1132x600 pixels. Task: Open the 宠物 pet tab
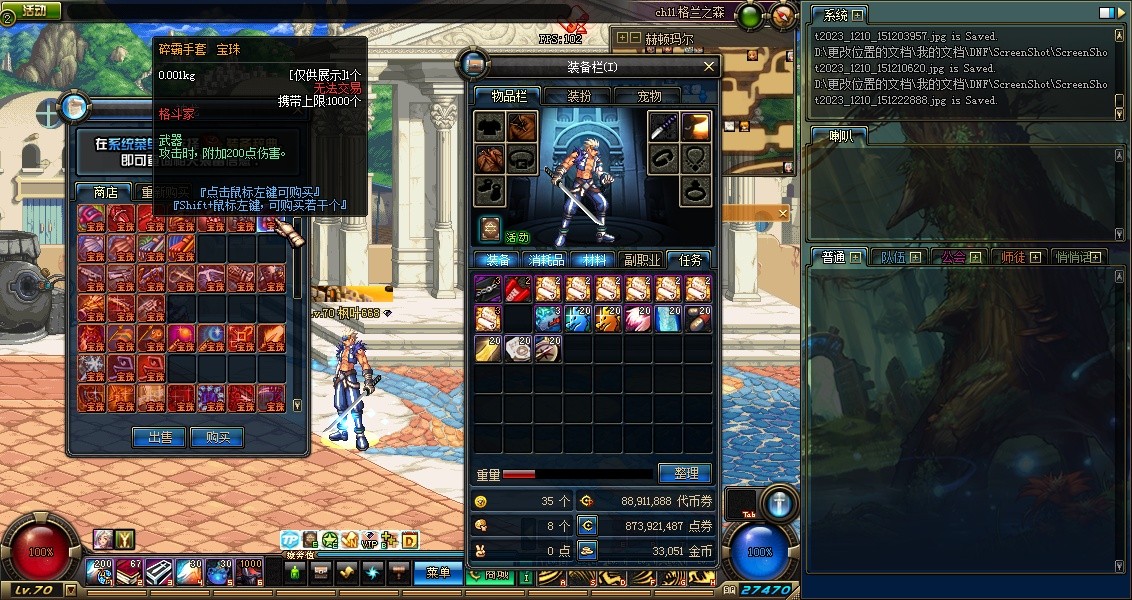pyautogui.click(x=650, y=96)
